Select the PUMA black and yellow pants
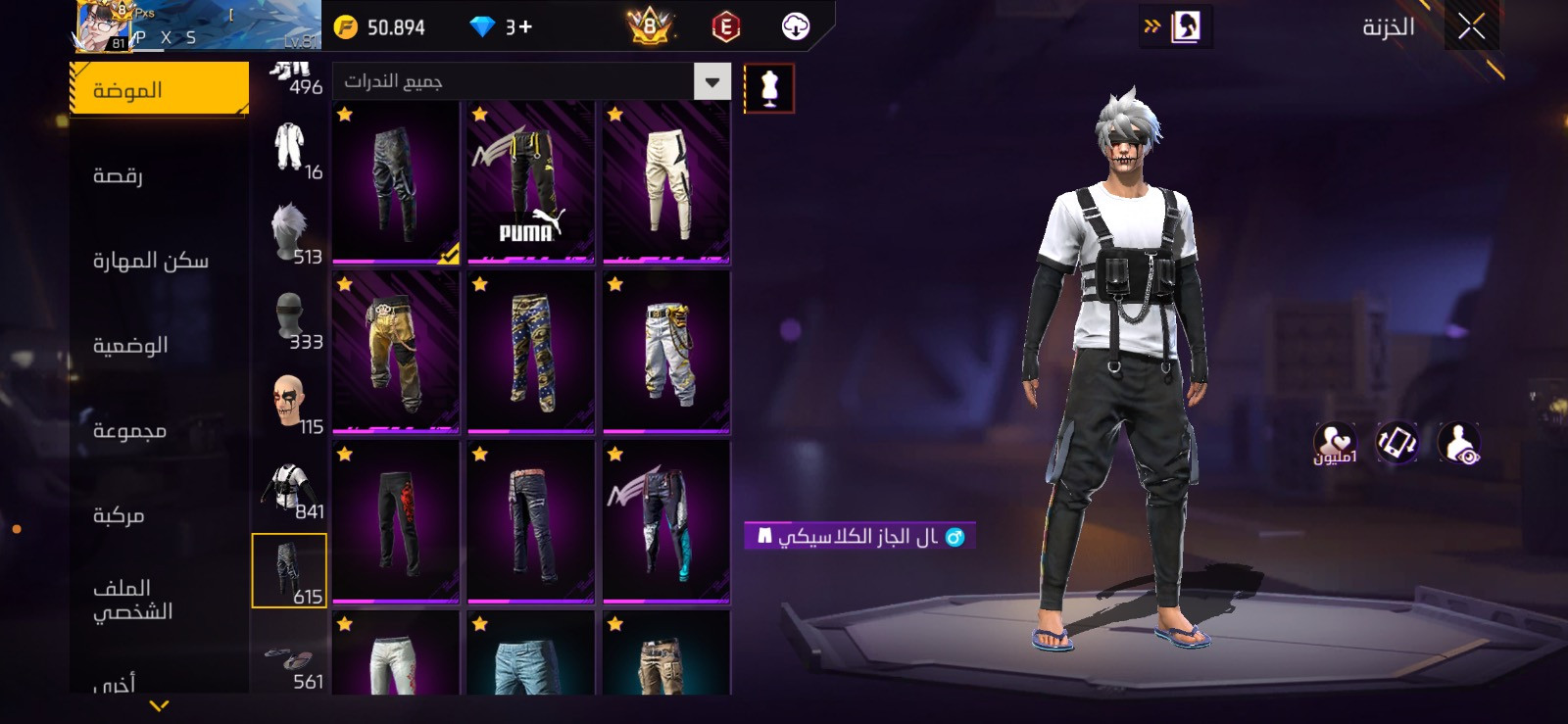1568x724 pixels. point(531,182)
